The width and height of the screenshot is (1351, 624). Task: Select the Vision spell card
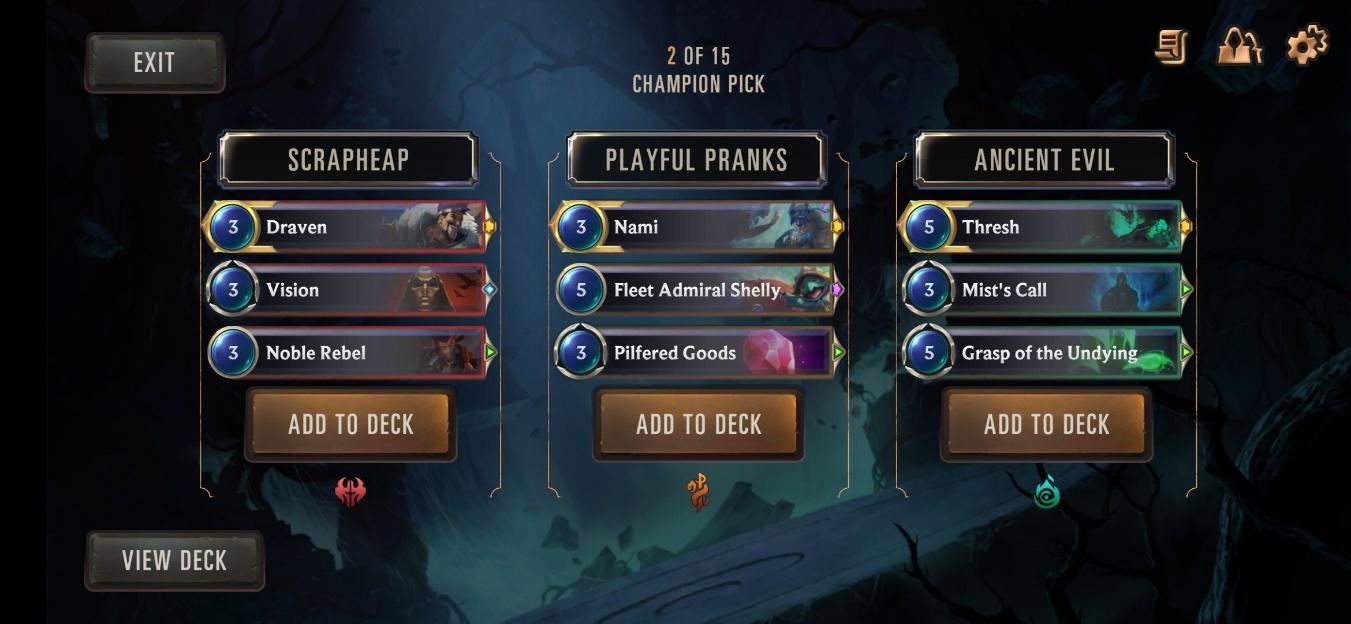348,290
